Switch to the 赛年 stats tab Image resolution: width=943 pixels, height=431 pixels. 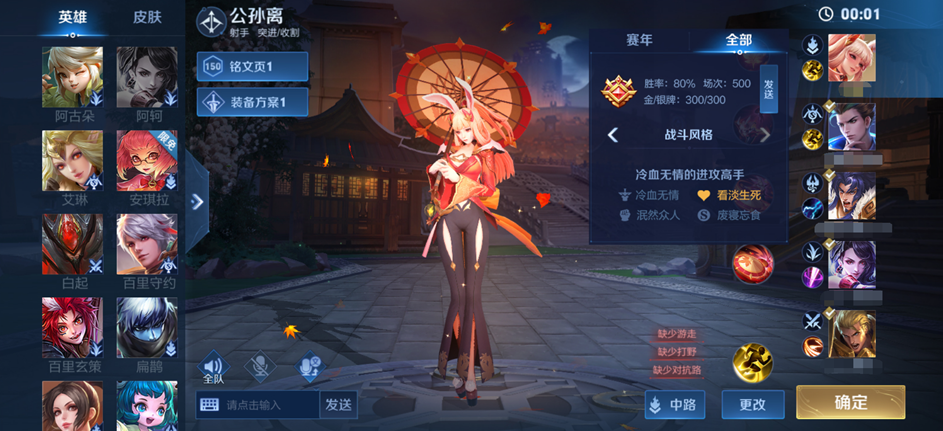tap(639, 40)
